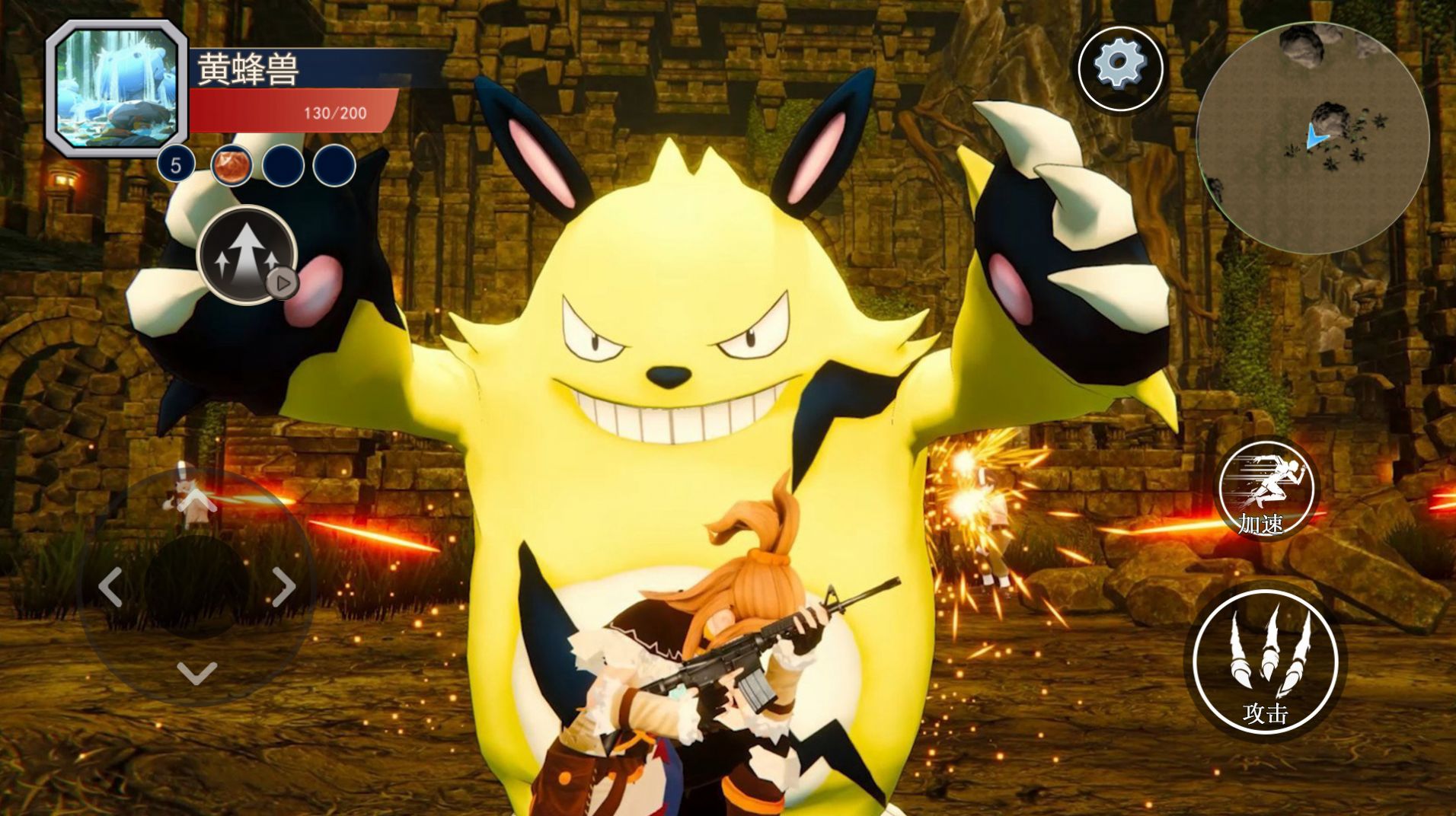1456x816 pixels.
Task: Tap the joystick right arrow
Action: click(x=284, y=586)
